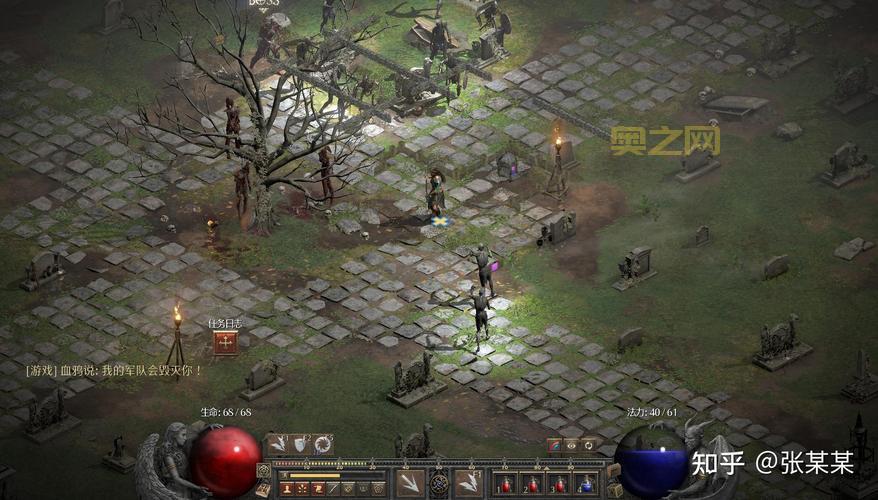
Task: Click the eye icon above the potion belt
Action: coord(571,444)
